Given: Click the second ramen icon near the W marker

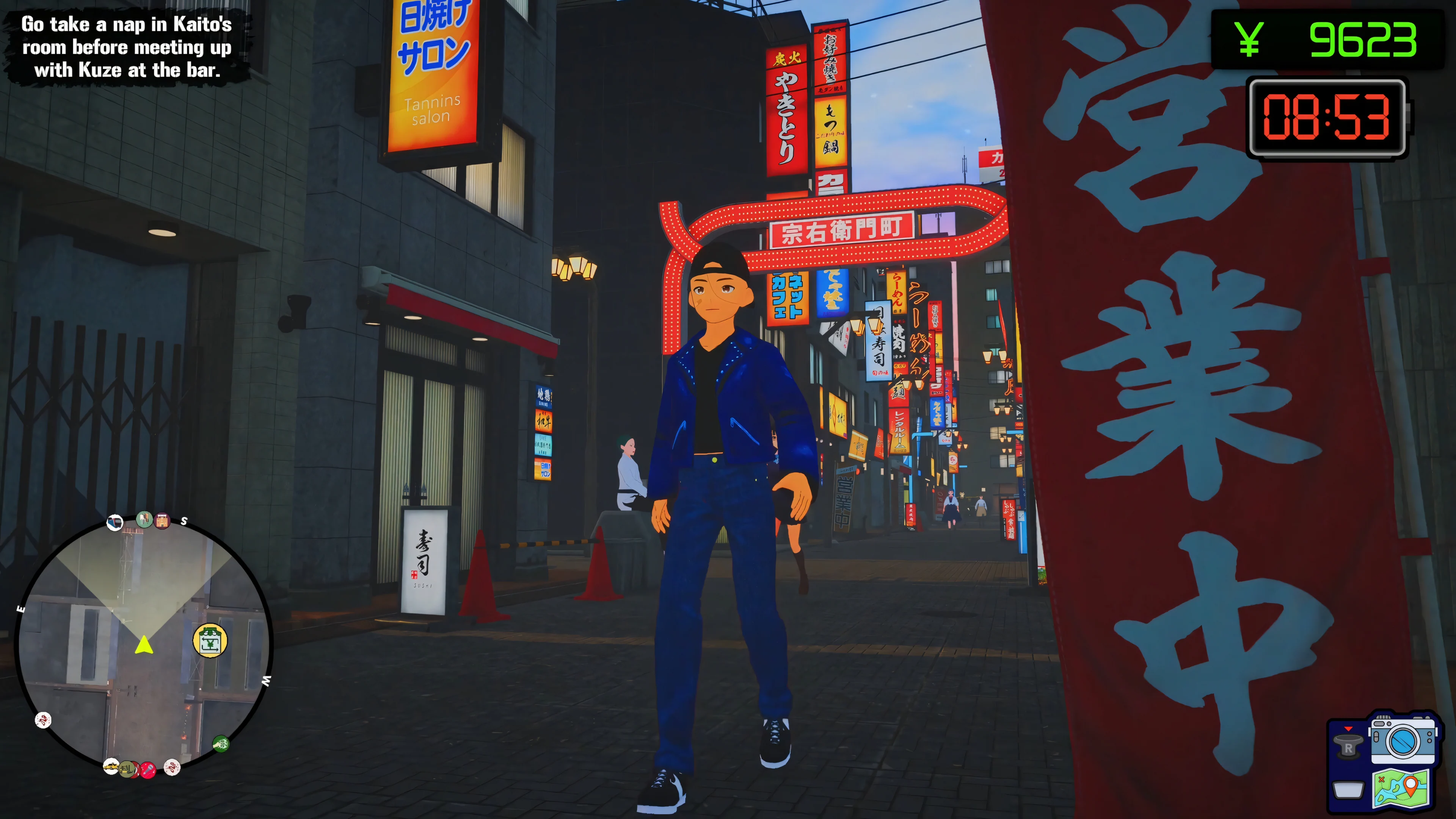Looking at the screenshot, I should [x=173, y=768].
